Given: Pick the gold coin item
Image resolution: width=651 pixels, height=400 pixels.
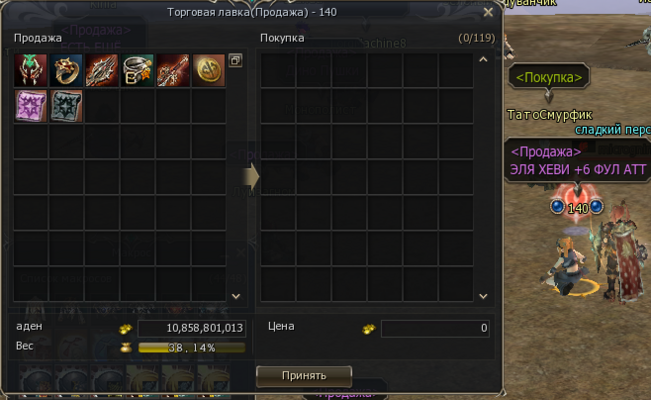Looking at the screenshot, I should tap(209, 70).
